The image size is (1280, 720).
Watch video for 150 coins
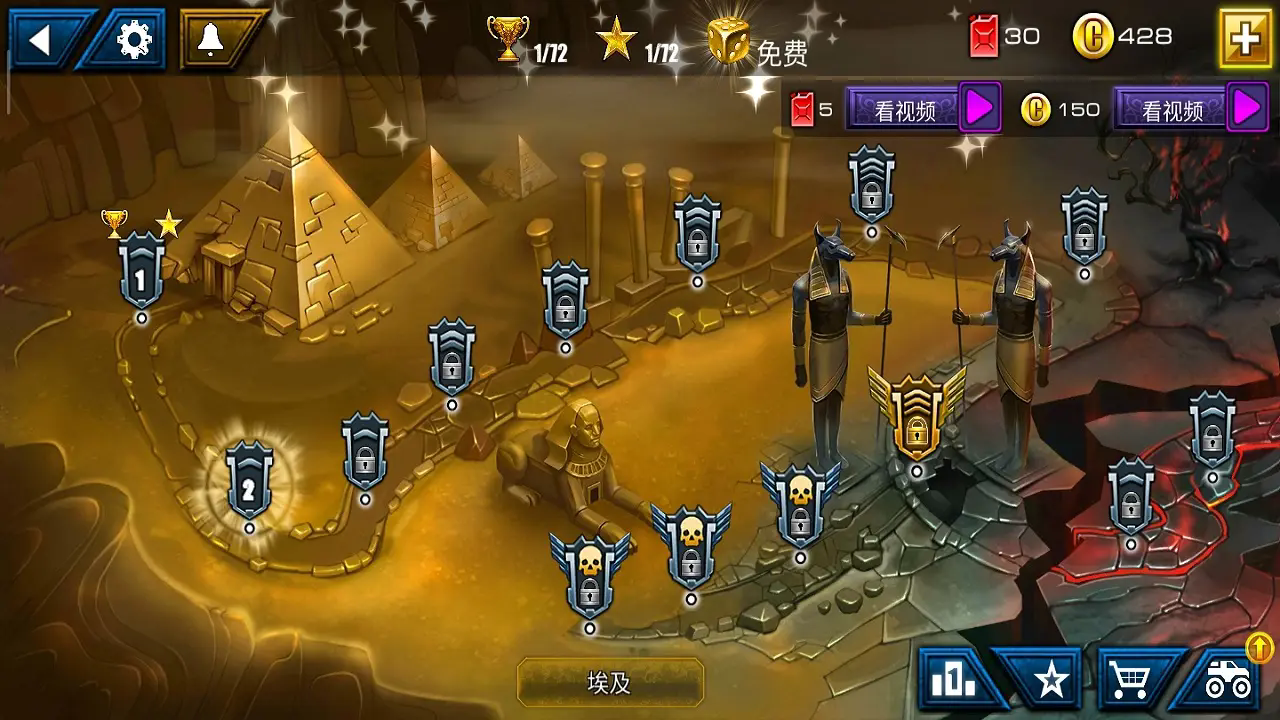1190,110
